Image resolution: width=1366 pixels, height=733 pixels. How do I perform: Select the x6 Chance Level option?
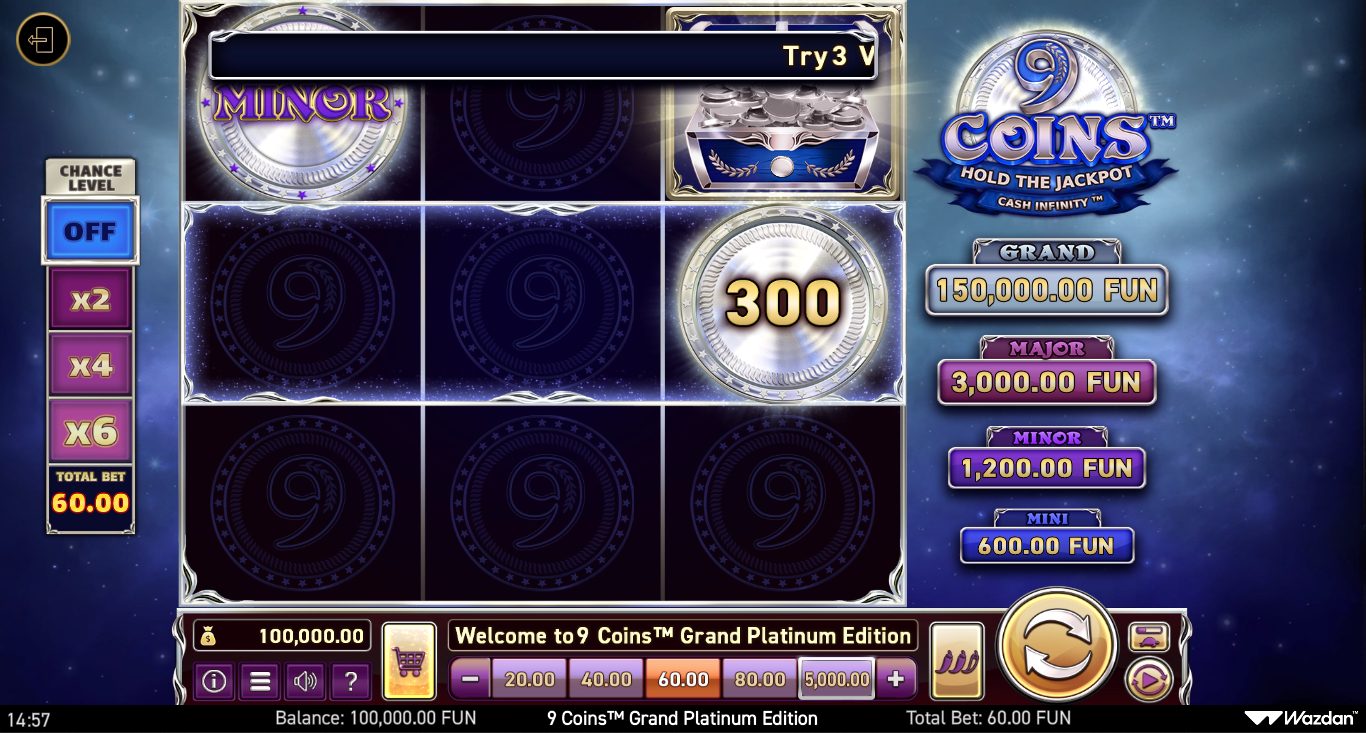coord(90,430)
